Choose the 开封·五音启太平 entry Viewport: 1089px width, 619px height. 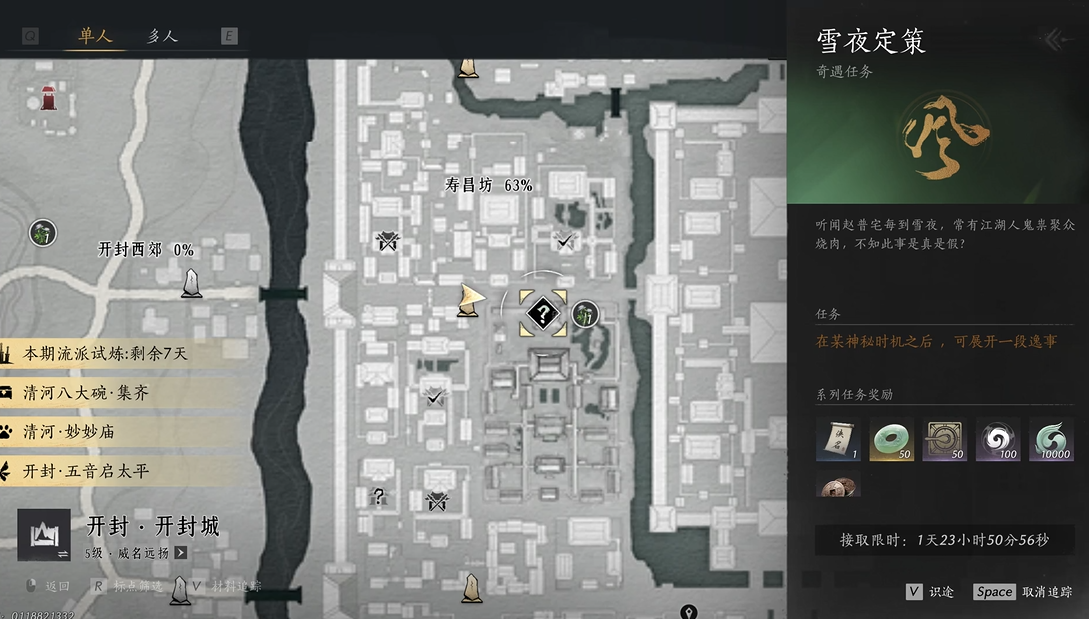pyautogui.click(x=86, y=471)
